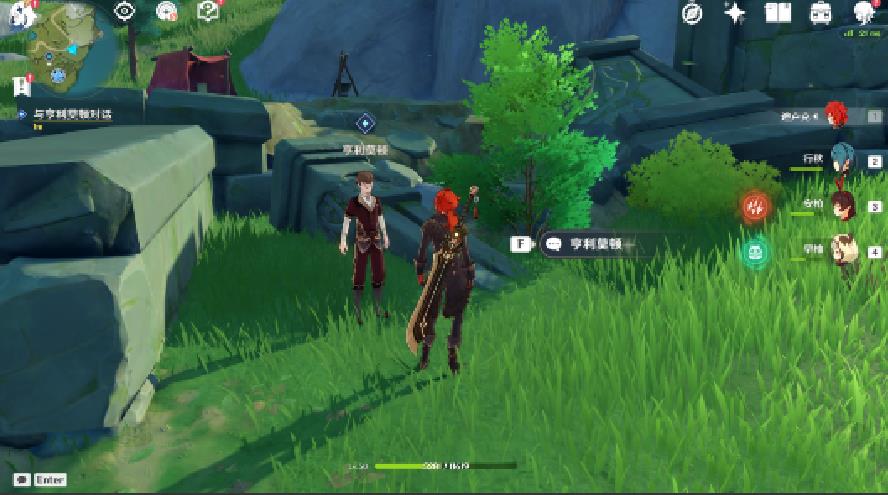The image size is (888, 495).
Task: Open the compass events icon
Action: 692,12
